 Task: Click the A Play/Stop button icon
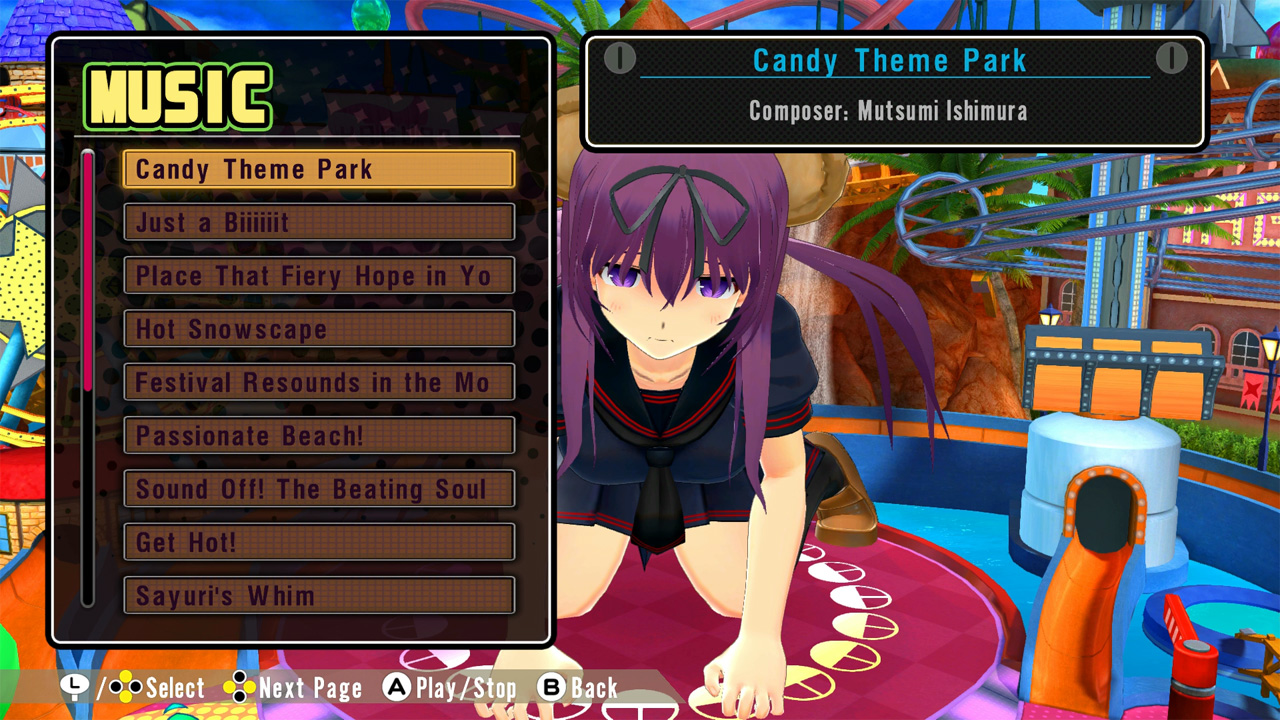[397, 688]
